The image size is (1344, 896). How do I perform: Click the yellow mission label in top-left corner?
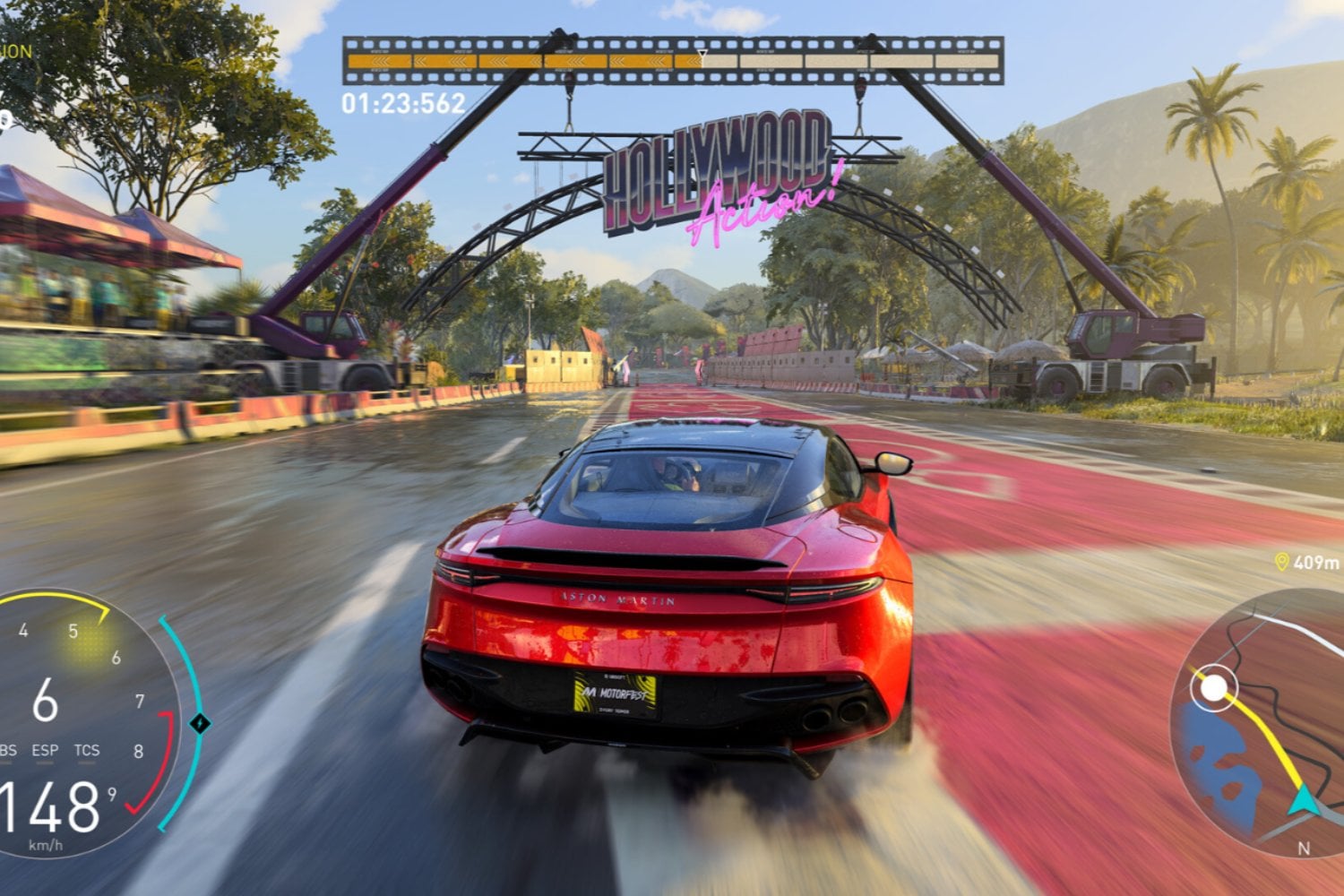[13, 52]
